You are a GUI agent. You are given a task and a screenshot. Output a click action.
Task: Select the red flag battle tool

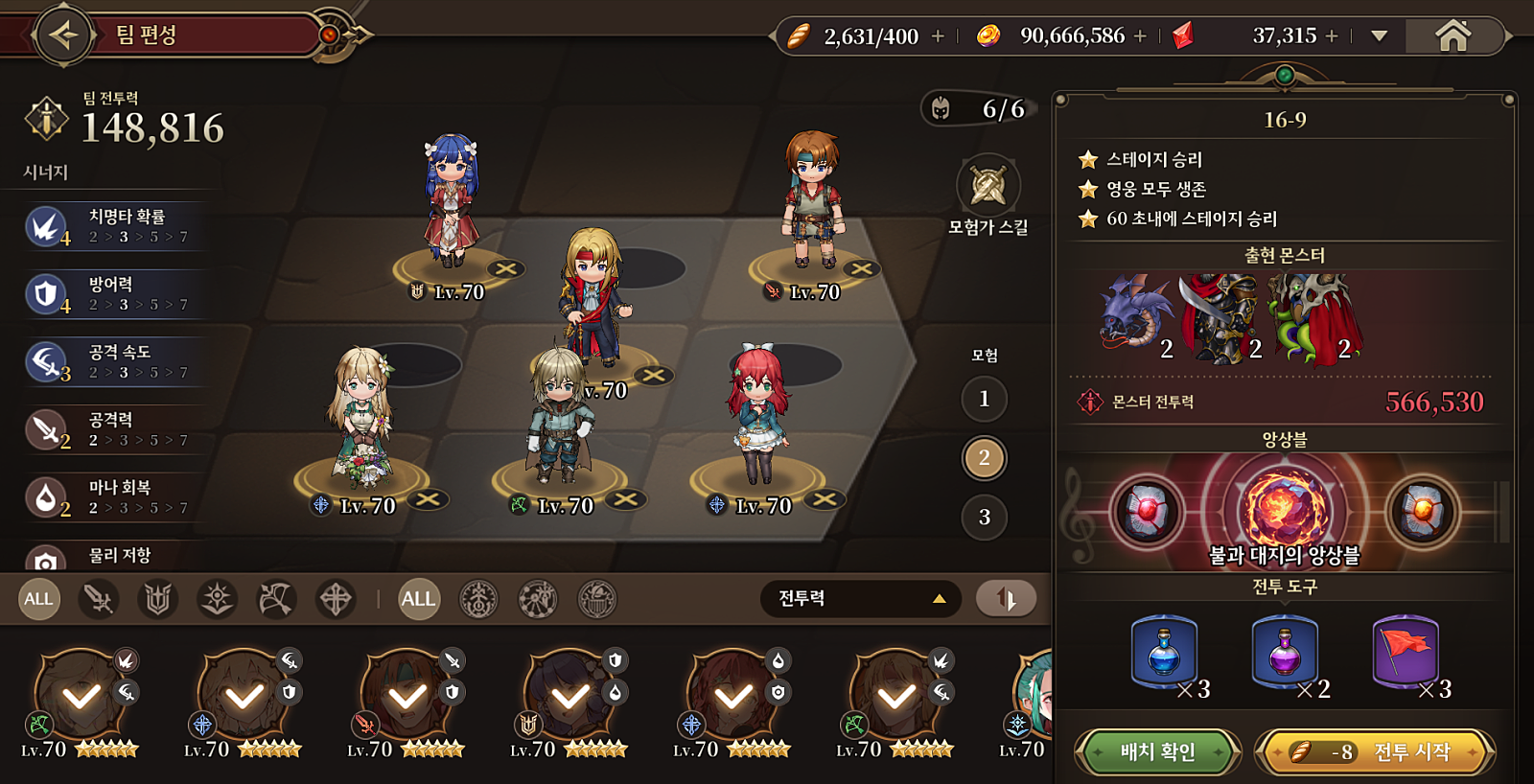(1406, 653)
